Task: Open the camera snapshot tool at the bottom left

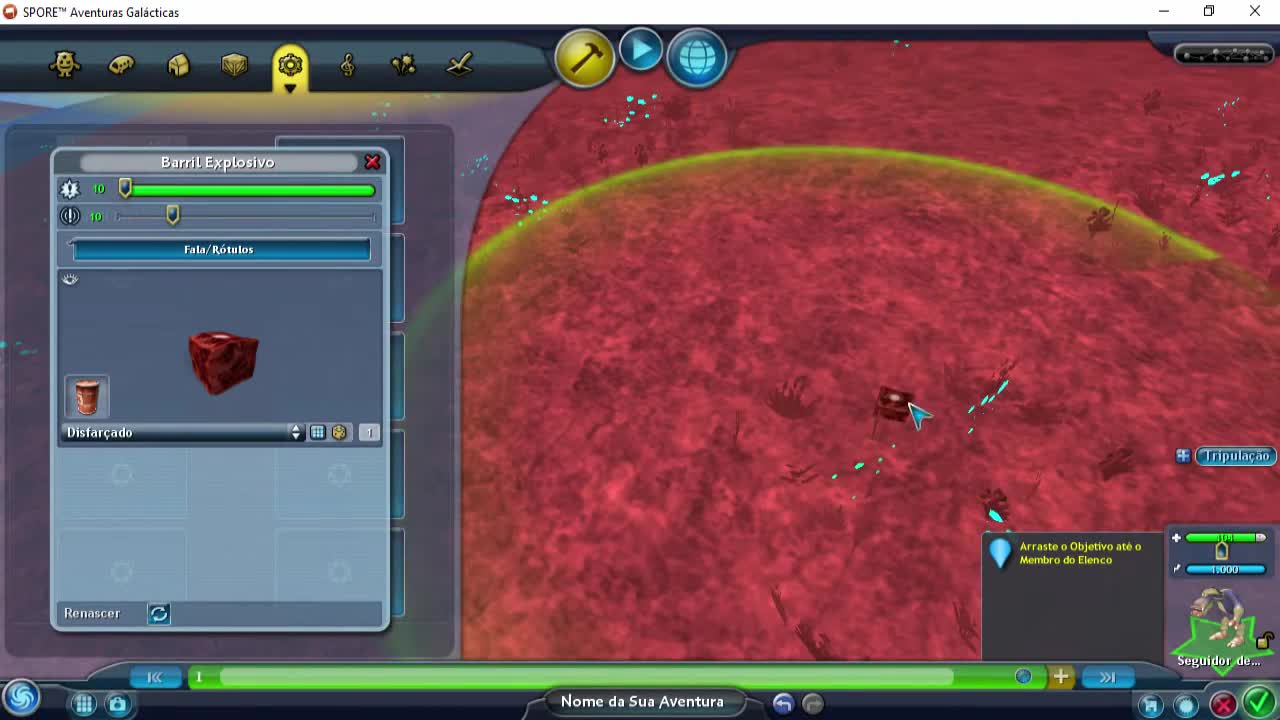Action: pos(118,704)
